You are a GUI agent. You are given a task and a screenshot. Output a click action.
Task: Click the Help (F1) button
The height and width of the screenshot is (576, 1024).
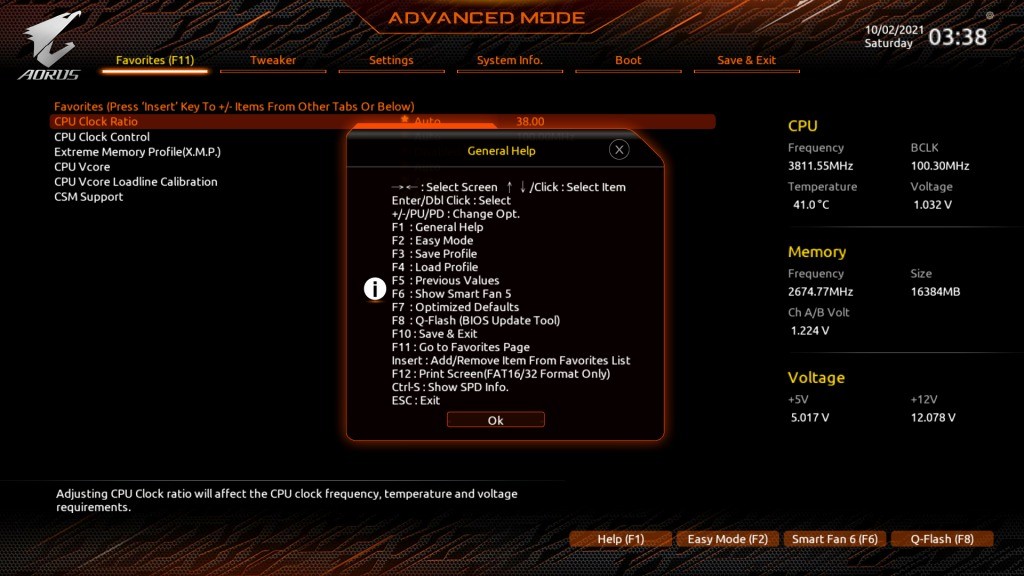(620, 539)
